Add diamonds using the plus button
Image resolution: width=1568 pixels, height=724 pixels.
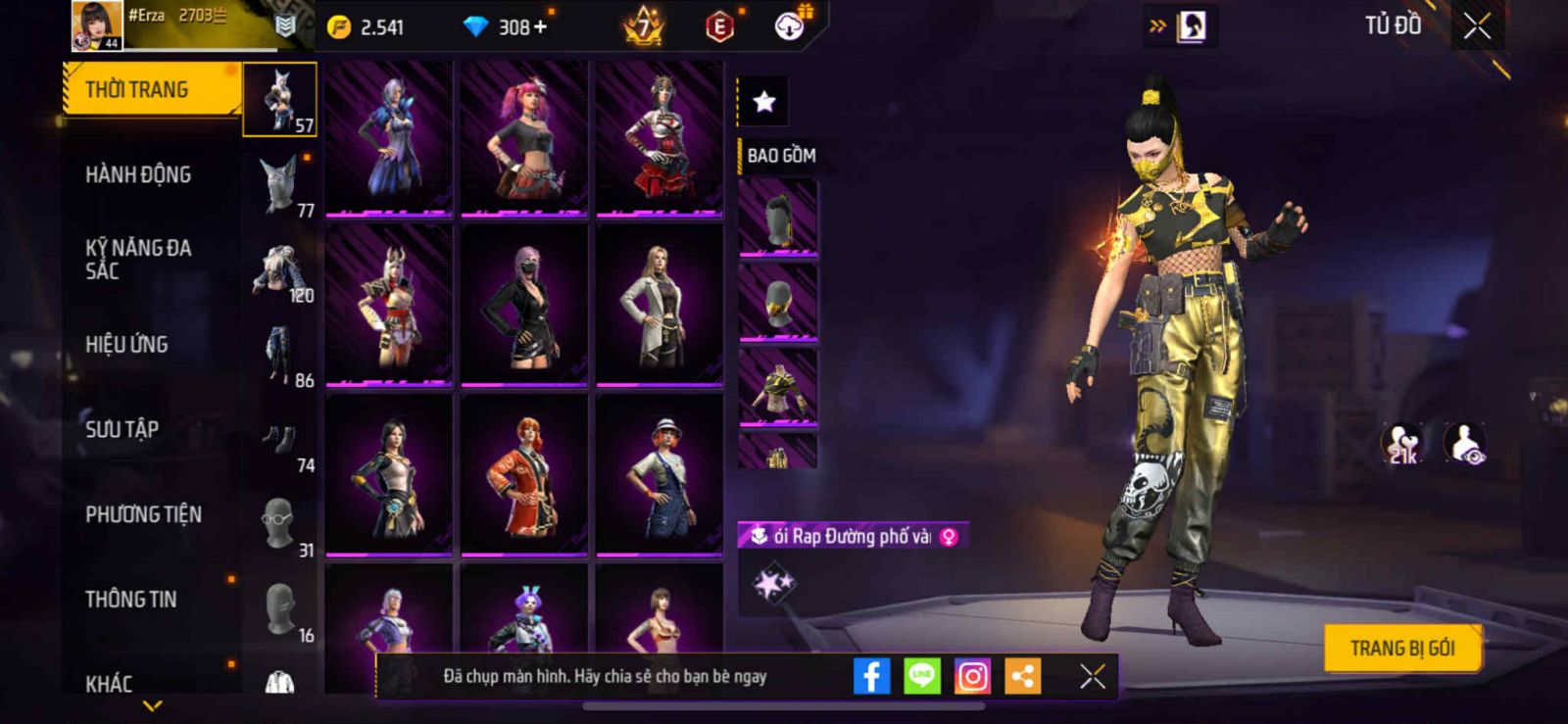[x=540, y=27]
